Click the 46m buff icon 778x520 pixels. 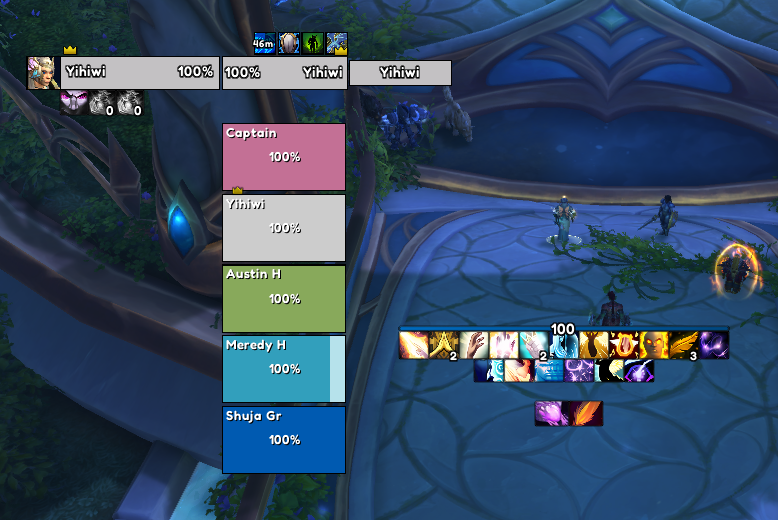click(x=264, y=44)
